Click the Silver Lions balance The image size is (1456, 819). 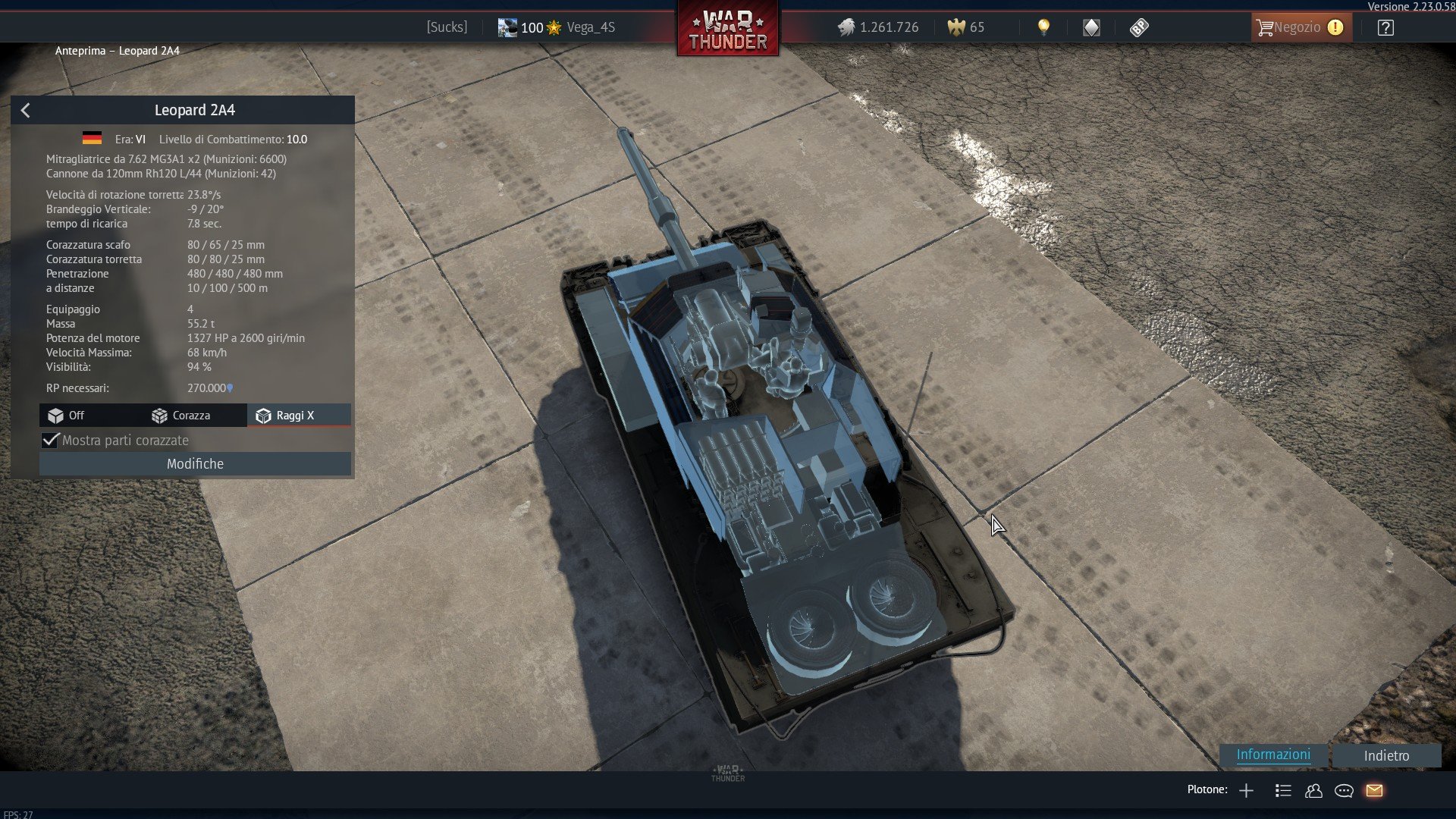[x=878, y=28]
